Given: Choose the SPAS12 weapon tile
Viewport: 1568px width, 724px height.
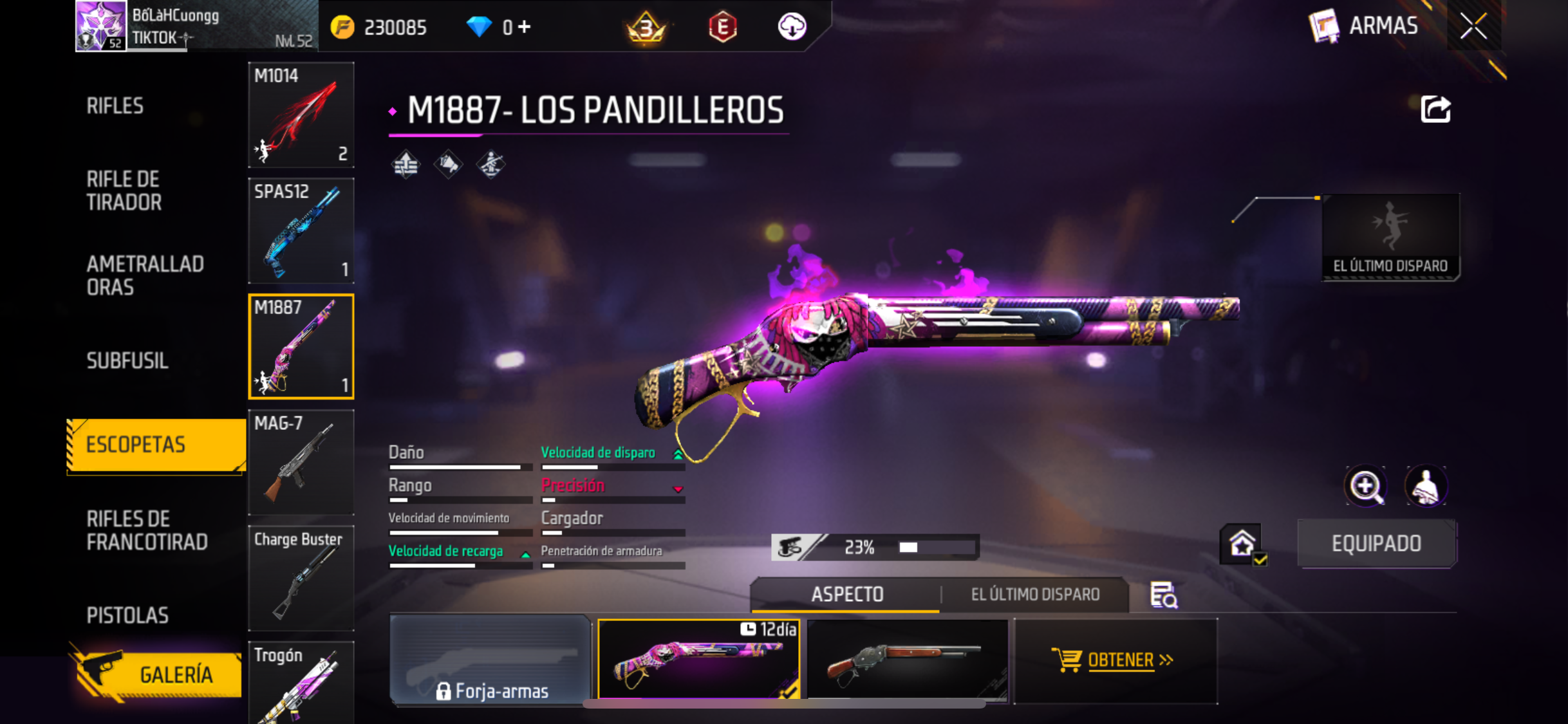Looking at the screenshot, I should click(301, 230).
